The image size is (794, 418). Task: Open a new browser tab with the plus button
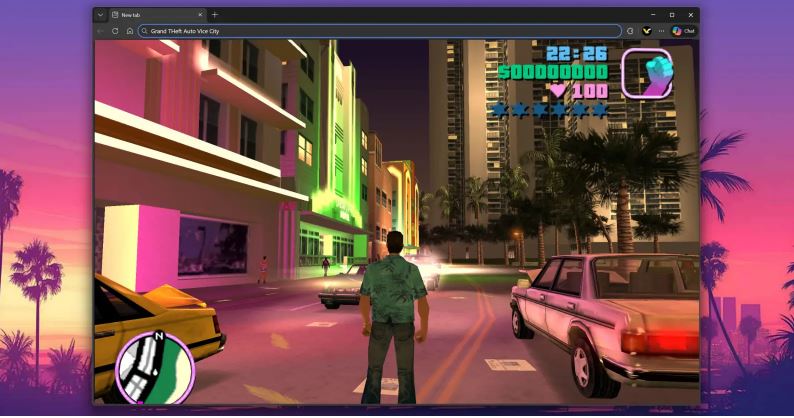[214, 15]
